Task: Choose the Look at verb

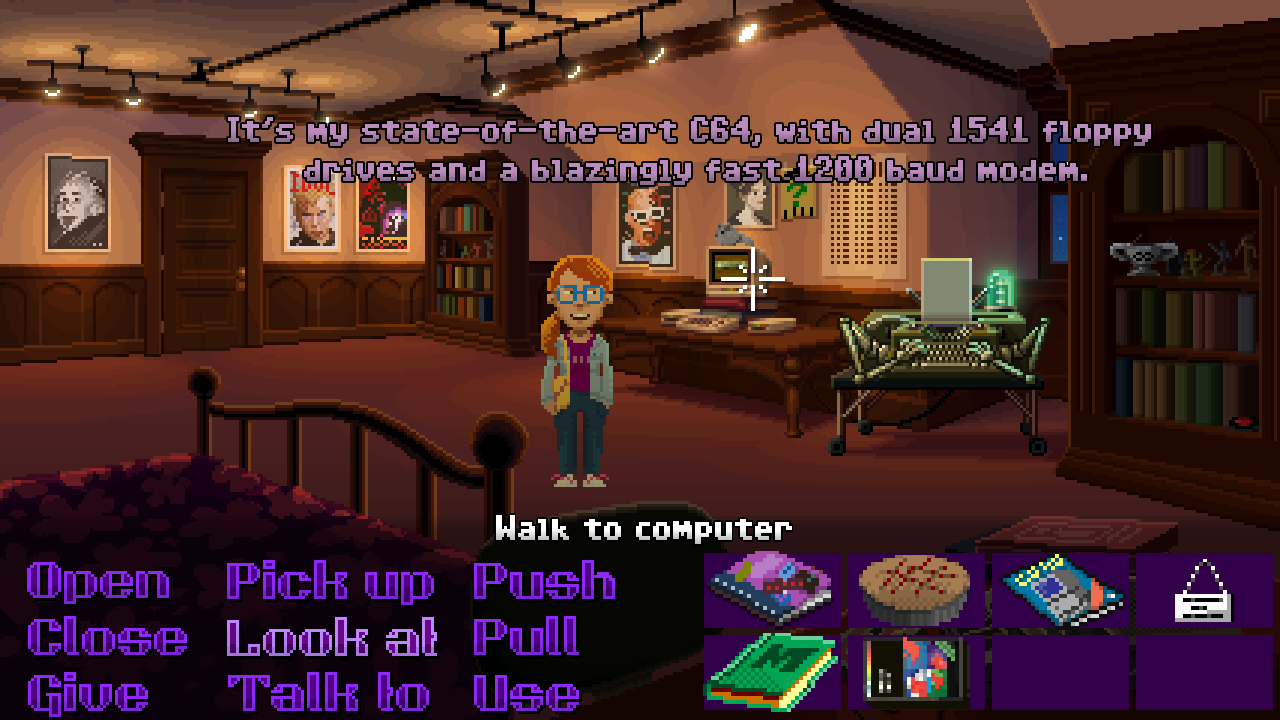Action: click(330, 637)
